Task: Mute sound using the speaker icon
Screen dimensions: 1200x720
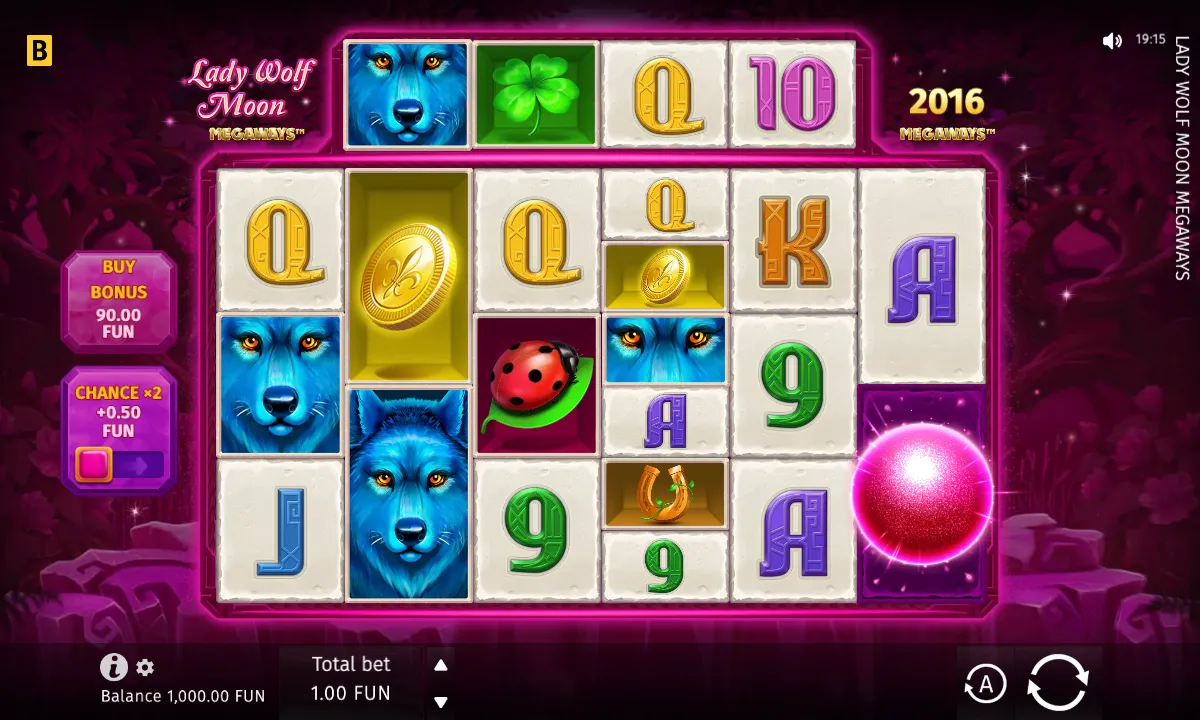Action: coord(1112,41)
